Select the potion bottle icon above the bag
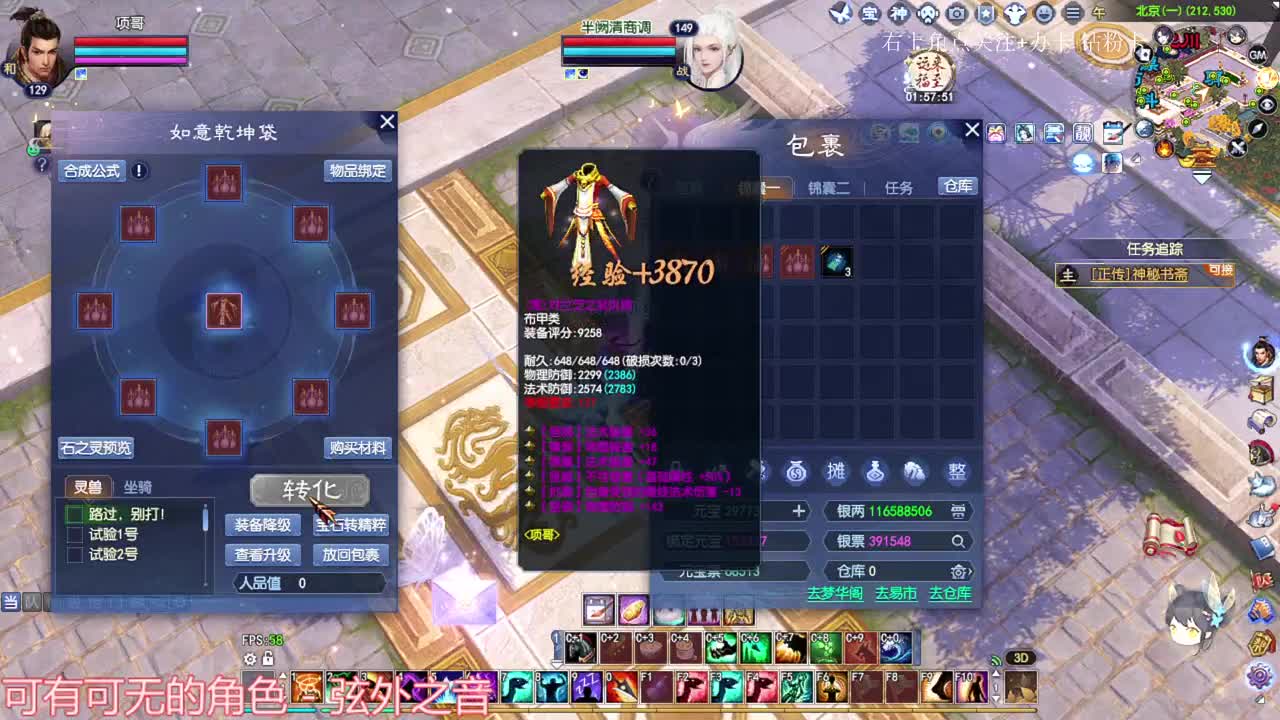1280x720 pixels. [x=875, y=473]
